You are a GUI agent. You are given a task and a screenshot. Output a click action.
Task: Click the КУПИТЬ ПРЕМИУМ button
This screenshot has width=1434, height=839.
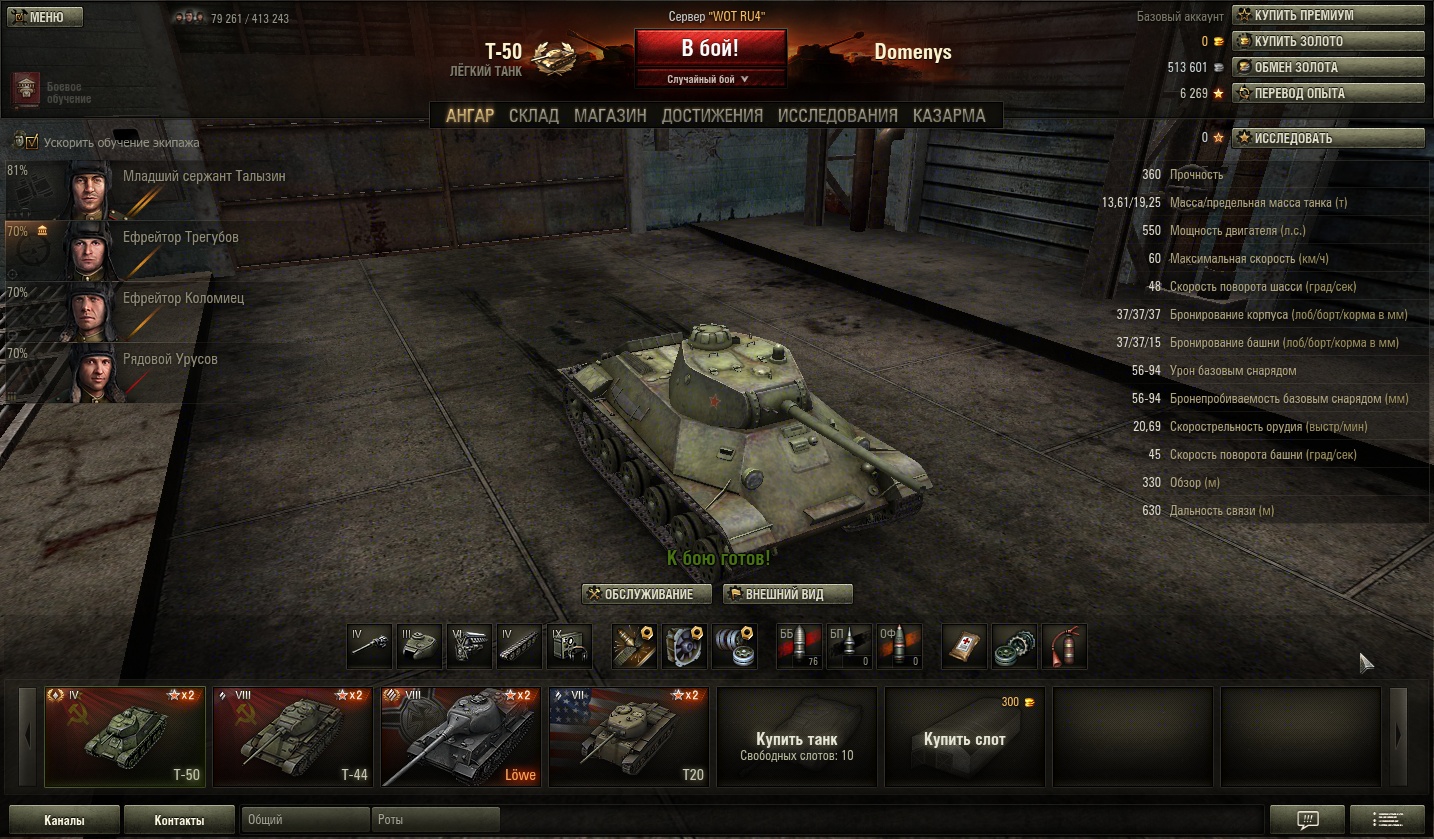pyautogui.click(x=1328, y=15)
